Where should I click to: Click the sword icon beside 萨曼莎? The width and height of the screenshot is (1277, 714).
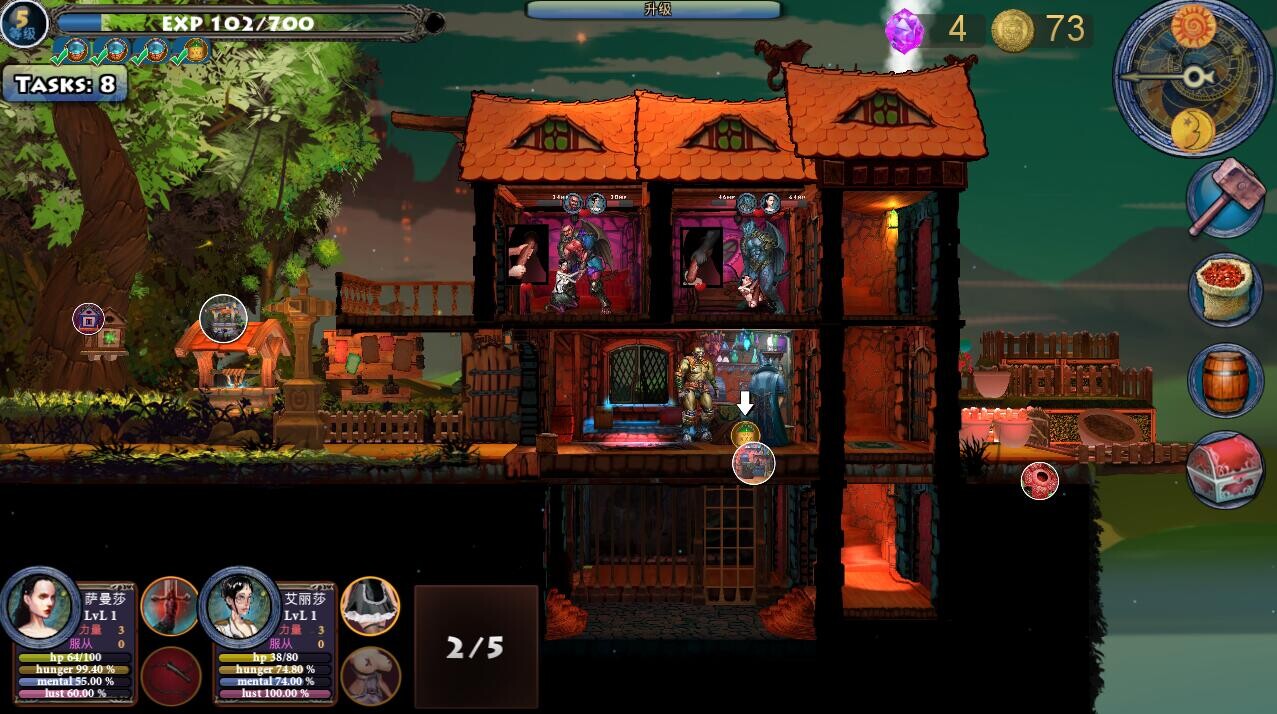pos(170,606)
